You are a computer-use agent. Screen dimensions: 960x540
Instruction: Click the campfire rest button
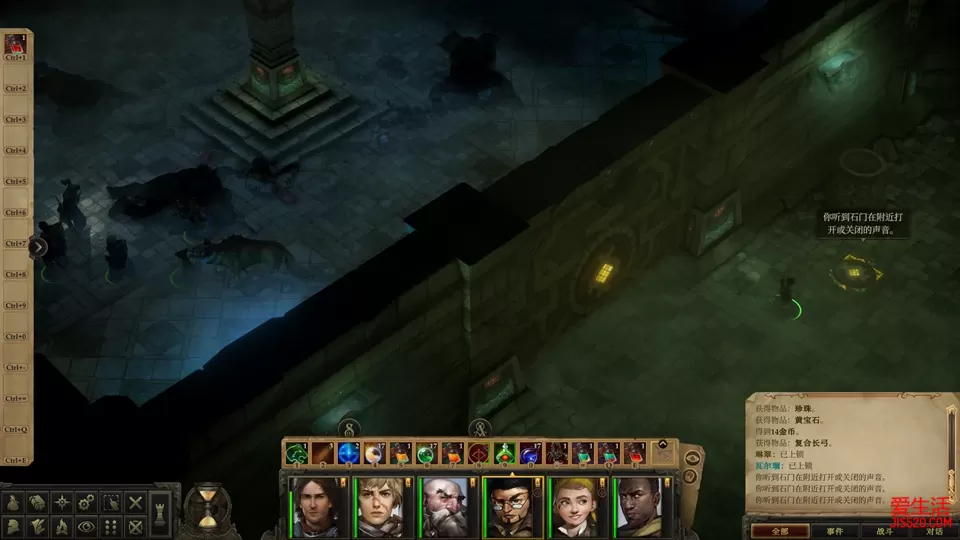61,525
